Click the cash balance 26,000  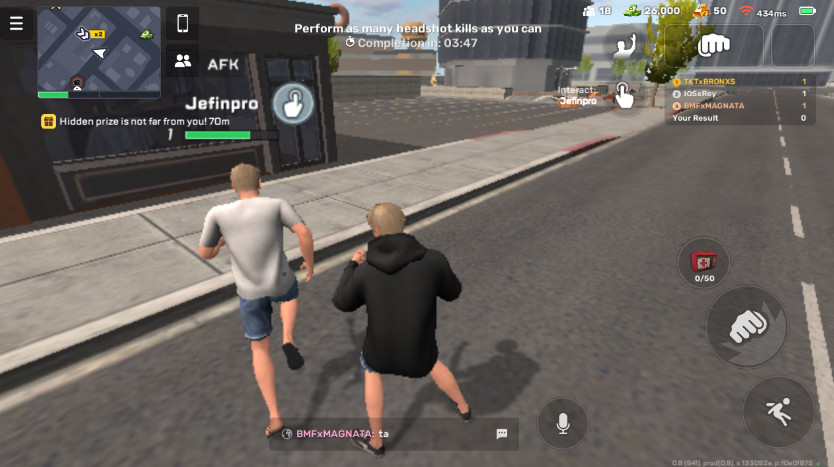[651, 11]
